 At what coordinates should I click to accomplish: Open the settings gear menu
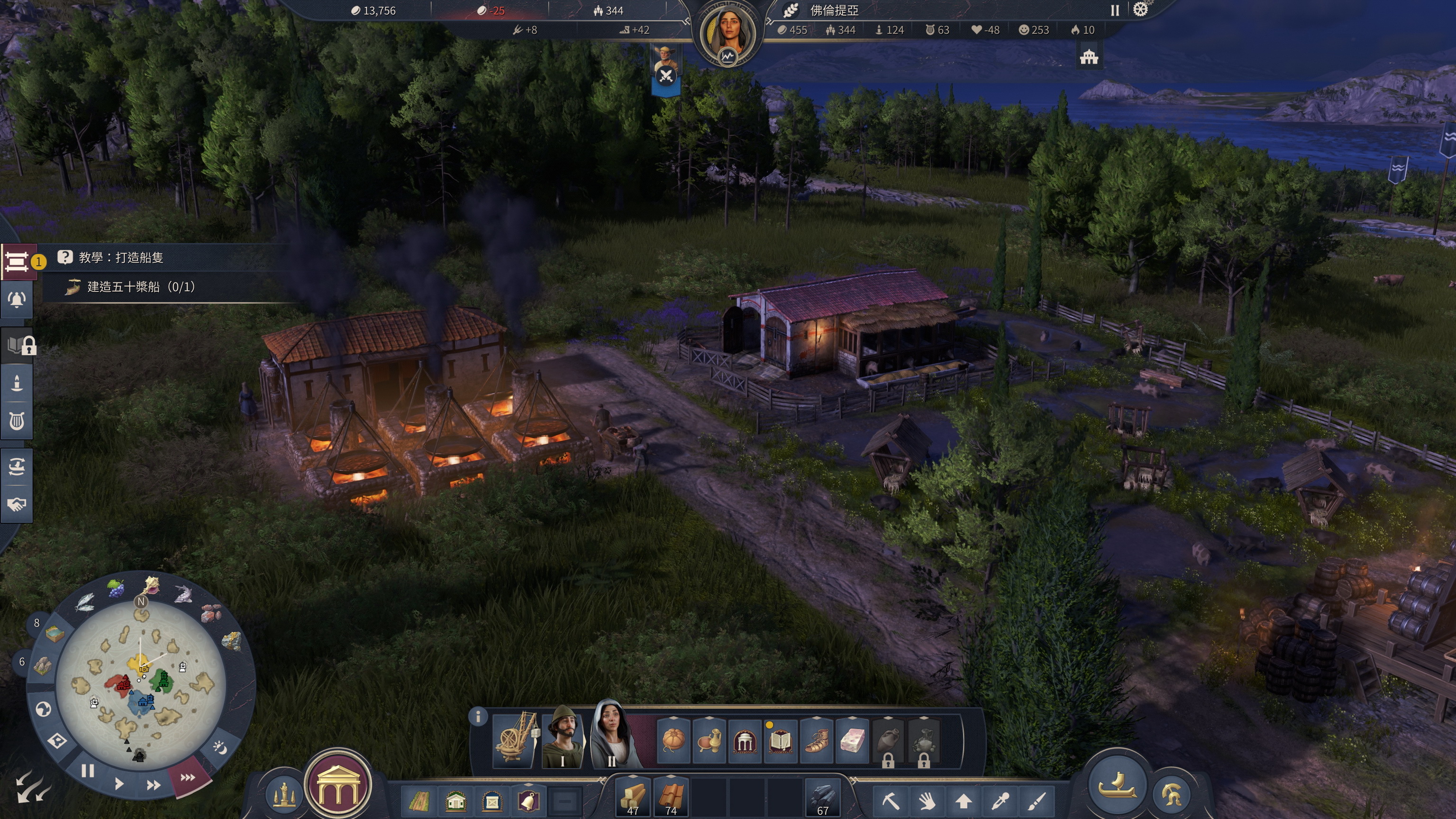point(1141,10)
